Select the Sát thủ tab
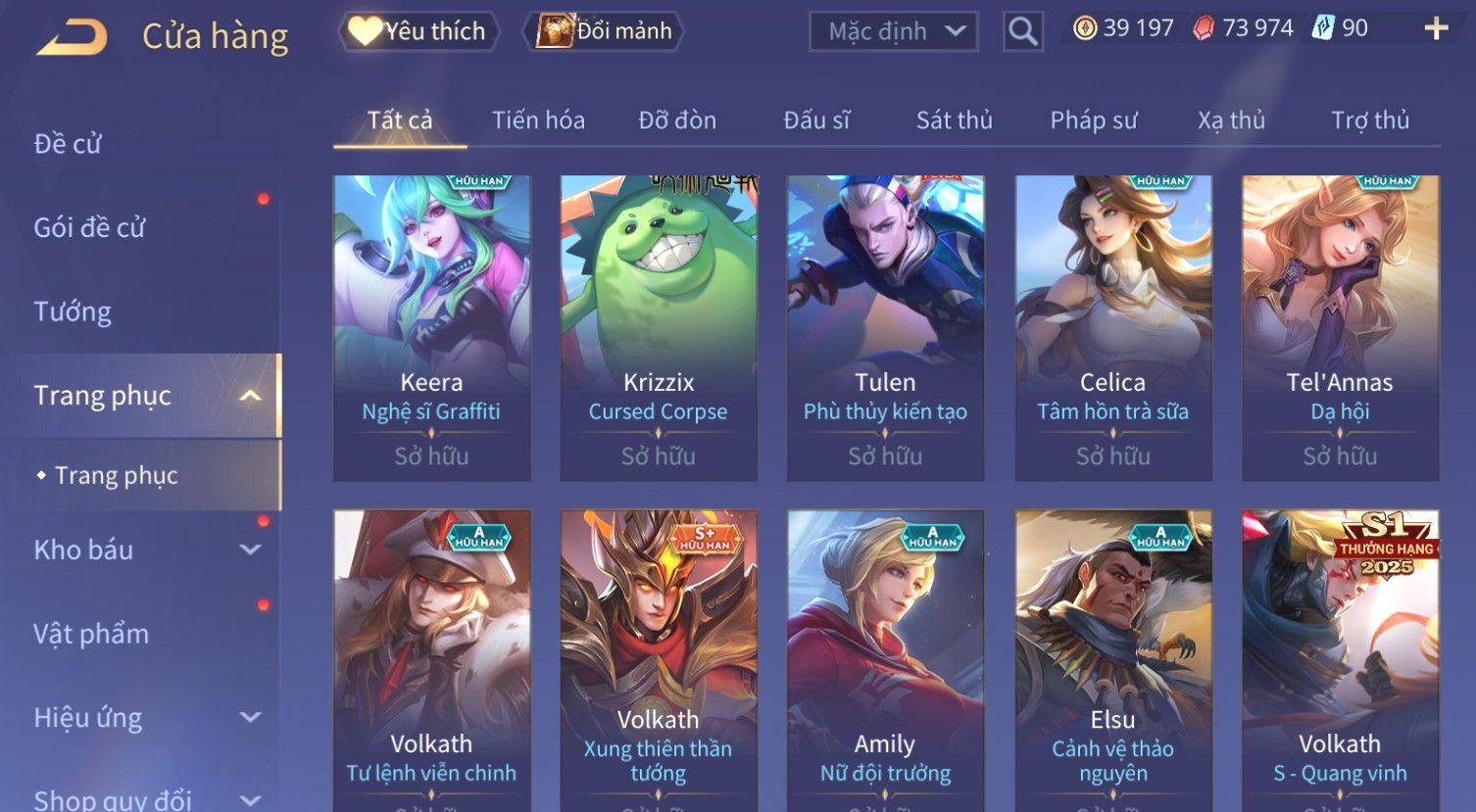Image resolution: width=1476 pixels, height=812 pixels. point(954,120)
